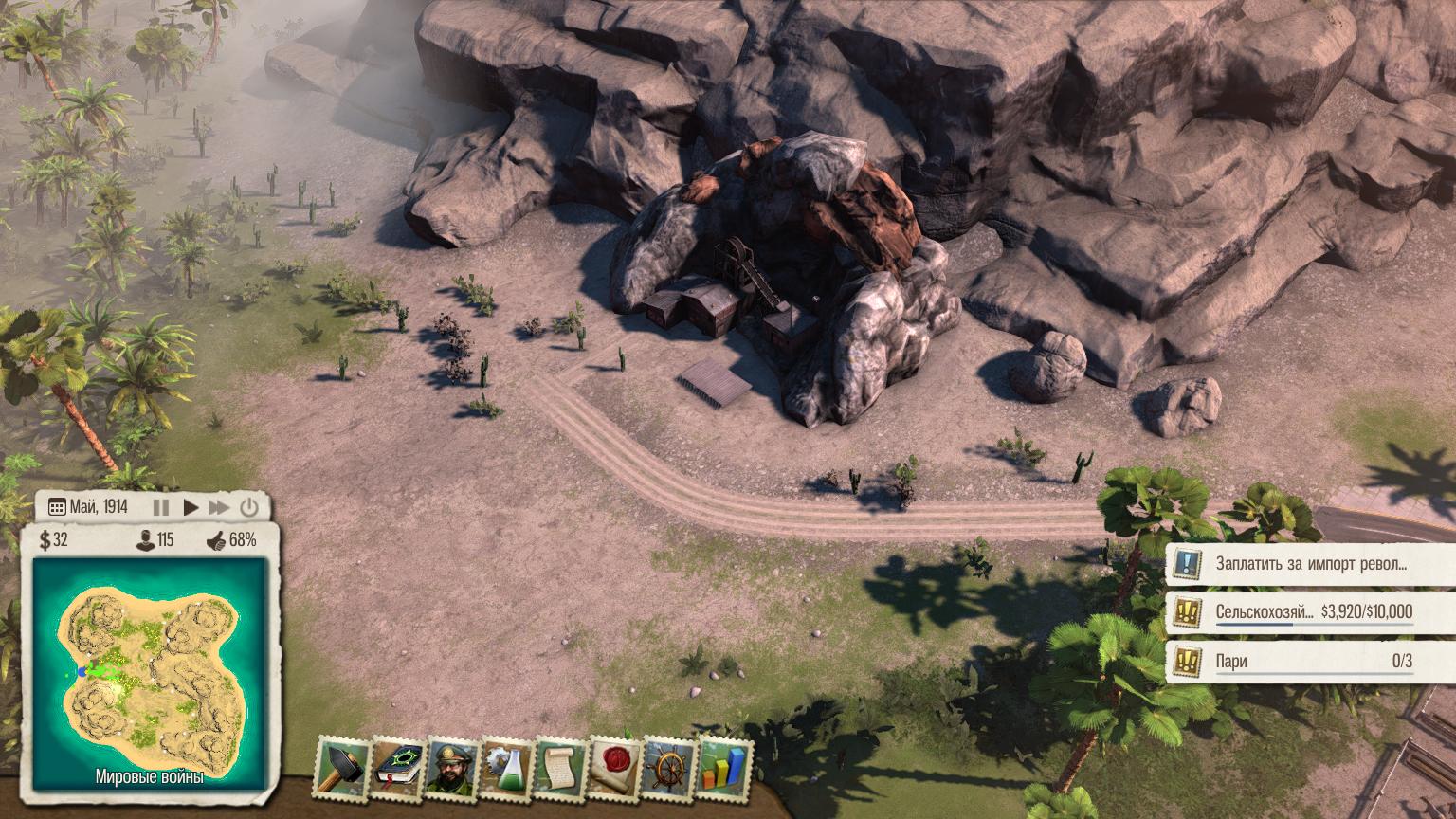
Task: Open the bar chart overlays stamp
Action: (724, 767)
